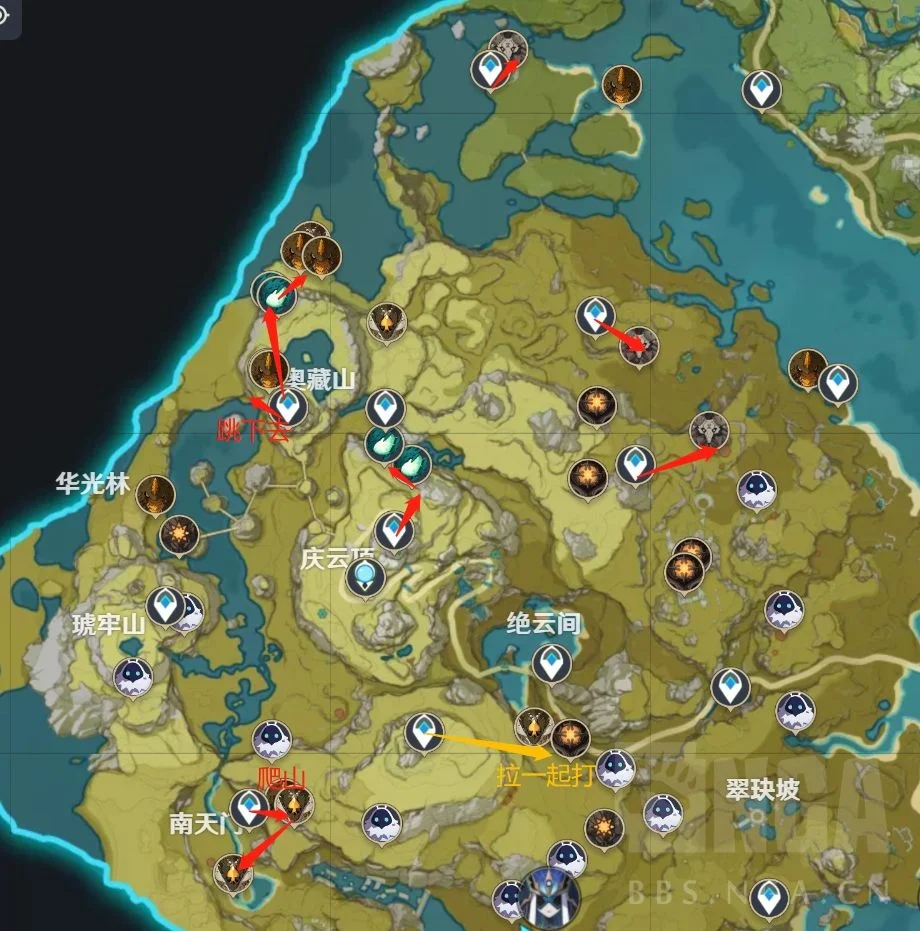Select the white slime marker directly below 琥牢山

click(x=133, y=677)
